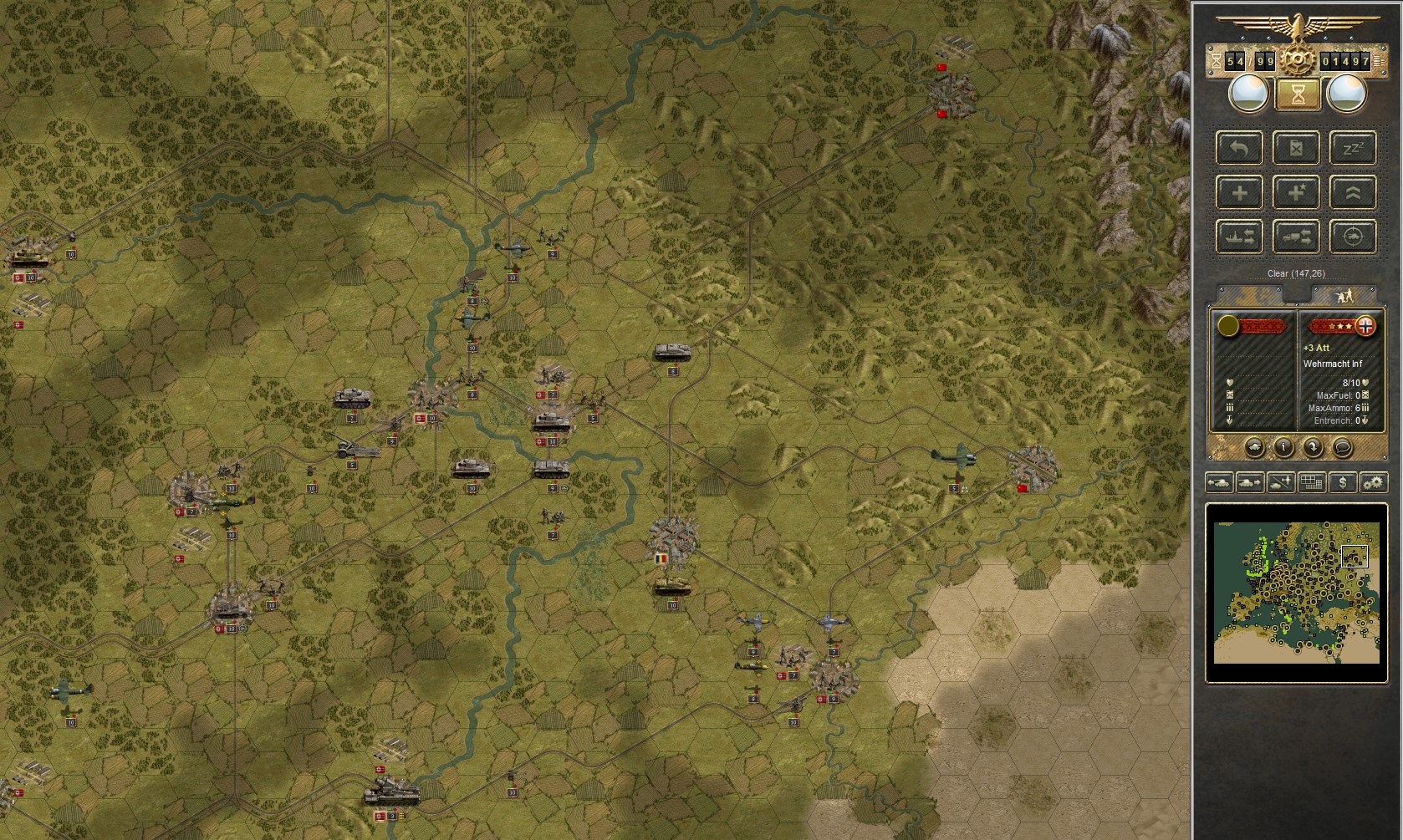Viewport: 1403px width, 840px height.
Task: Apply elite replacements with plus-star icon
Action: [1295, 192]
